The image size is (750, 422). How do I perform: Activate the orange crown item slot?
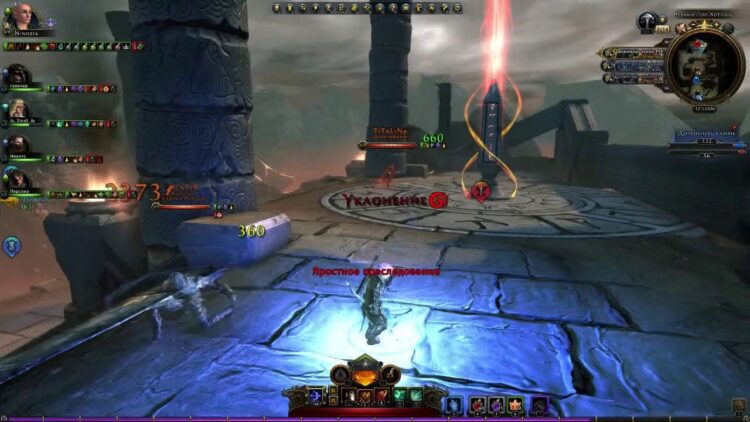(516, 404)
